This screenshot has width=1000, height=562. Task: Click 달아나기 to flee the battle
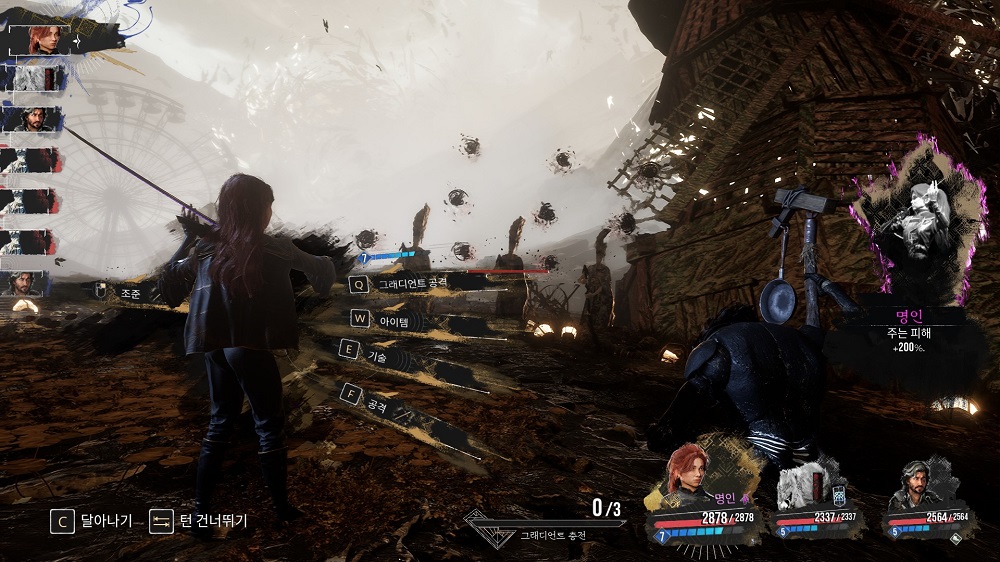tap(92, 521)
